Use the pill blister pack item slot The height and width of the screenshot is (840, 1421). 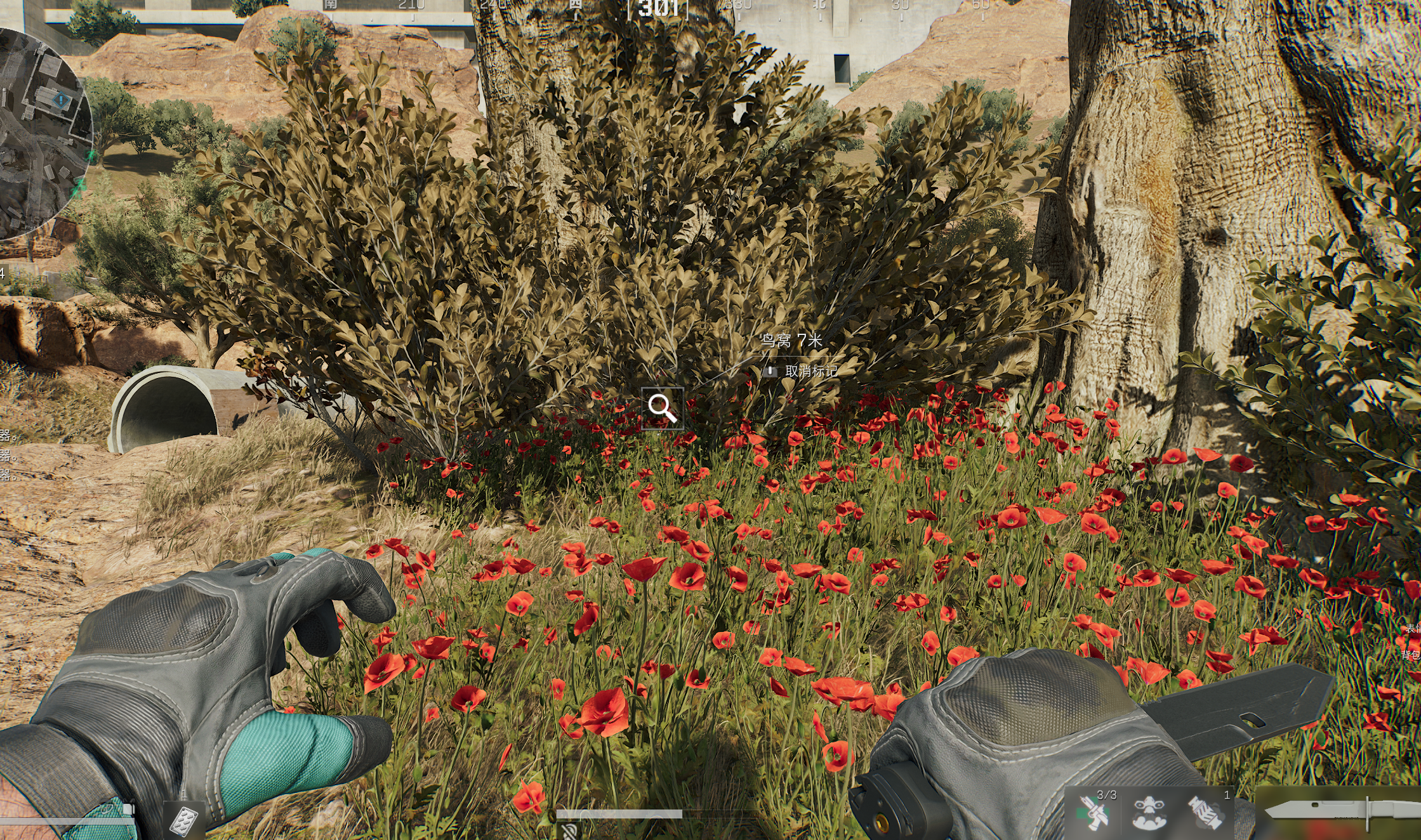tap(184, 821)
